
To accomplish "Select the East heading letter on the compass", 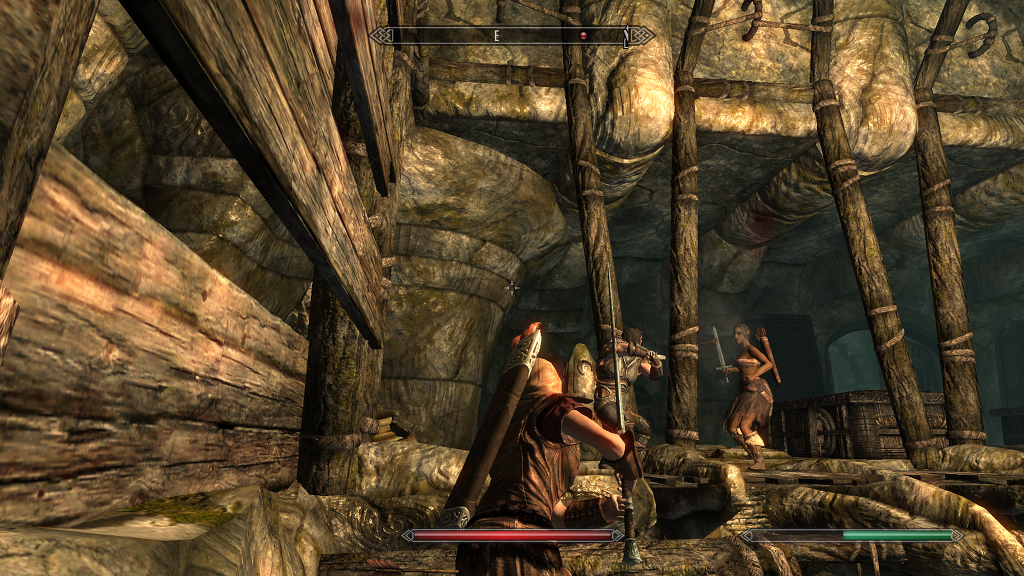I will (495, 36).
